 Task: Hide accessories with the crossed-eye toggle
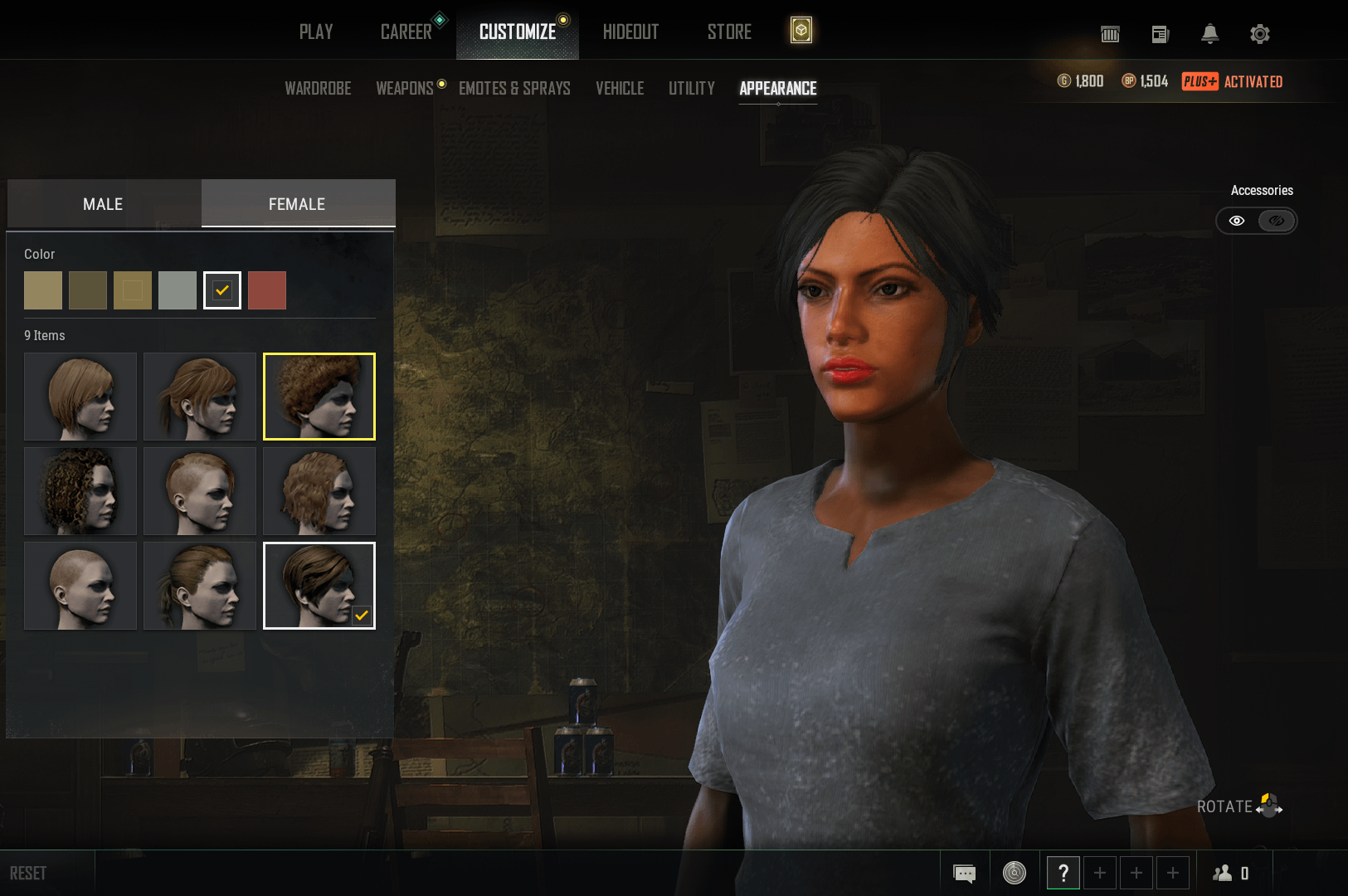point(1277,221)
